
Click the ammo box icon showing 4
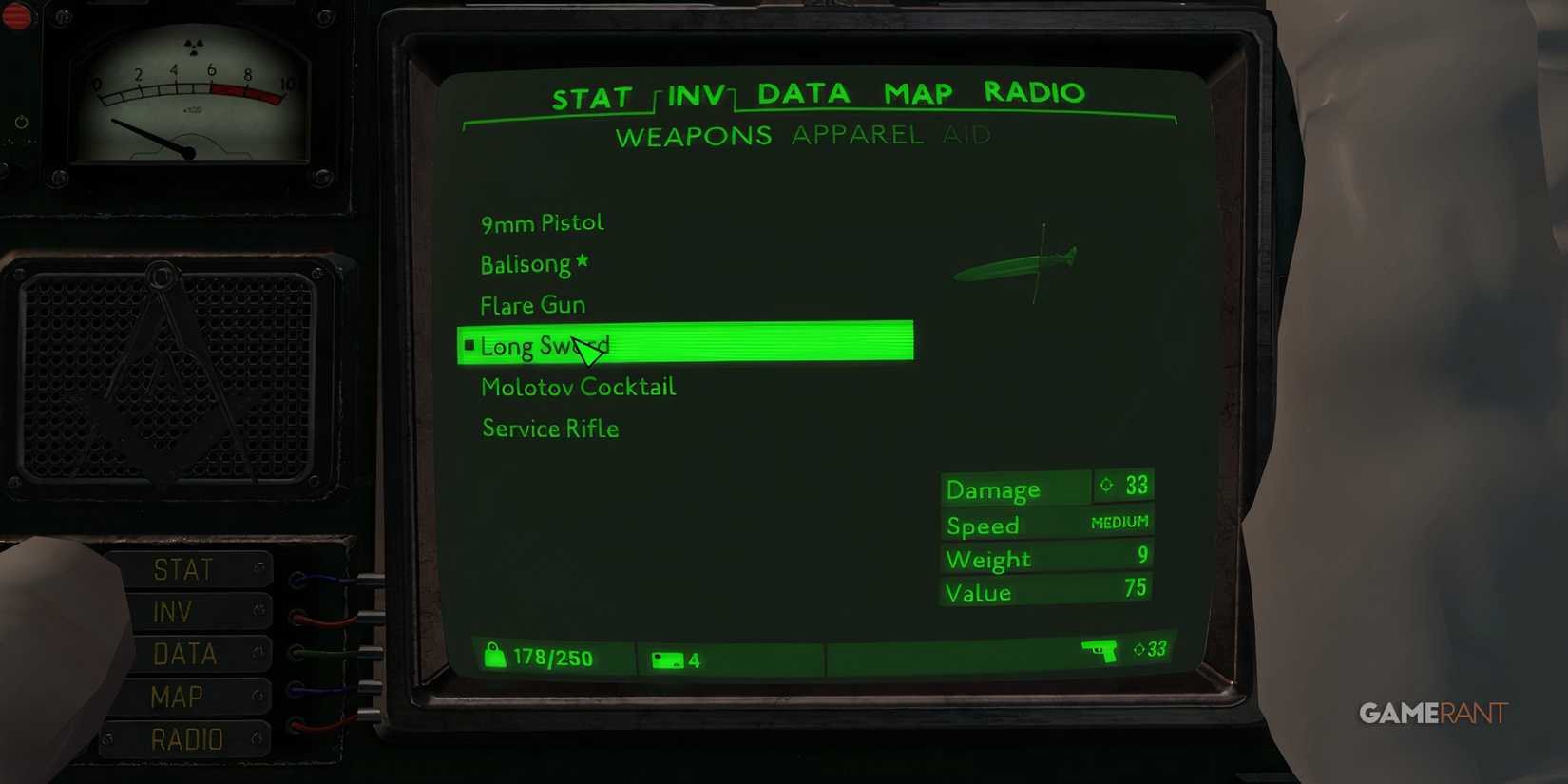(x=668, y=658)
